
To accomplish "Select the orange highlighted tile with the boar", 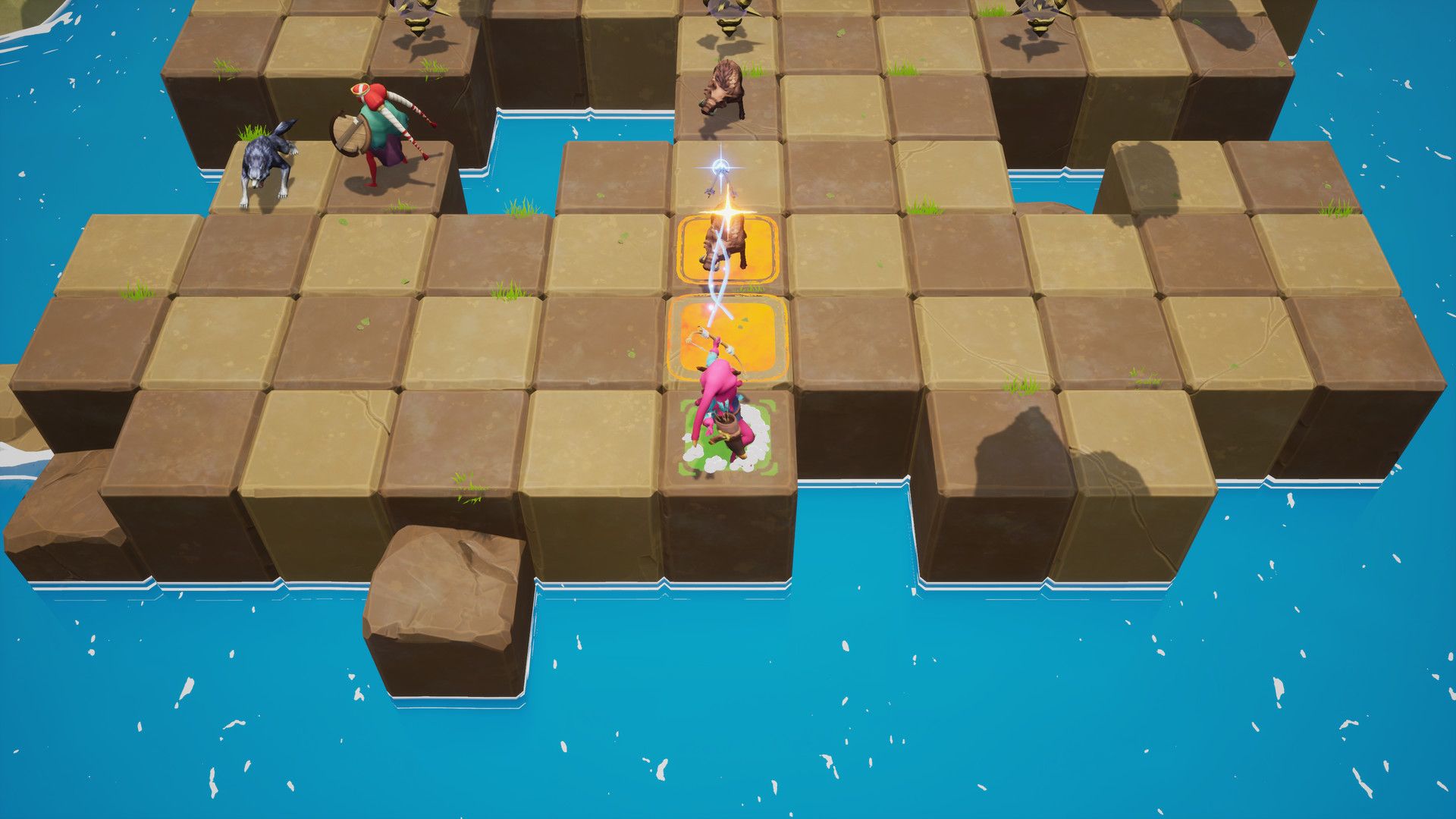I will tap(728, 249).
